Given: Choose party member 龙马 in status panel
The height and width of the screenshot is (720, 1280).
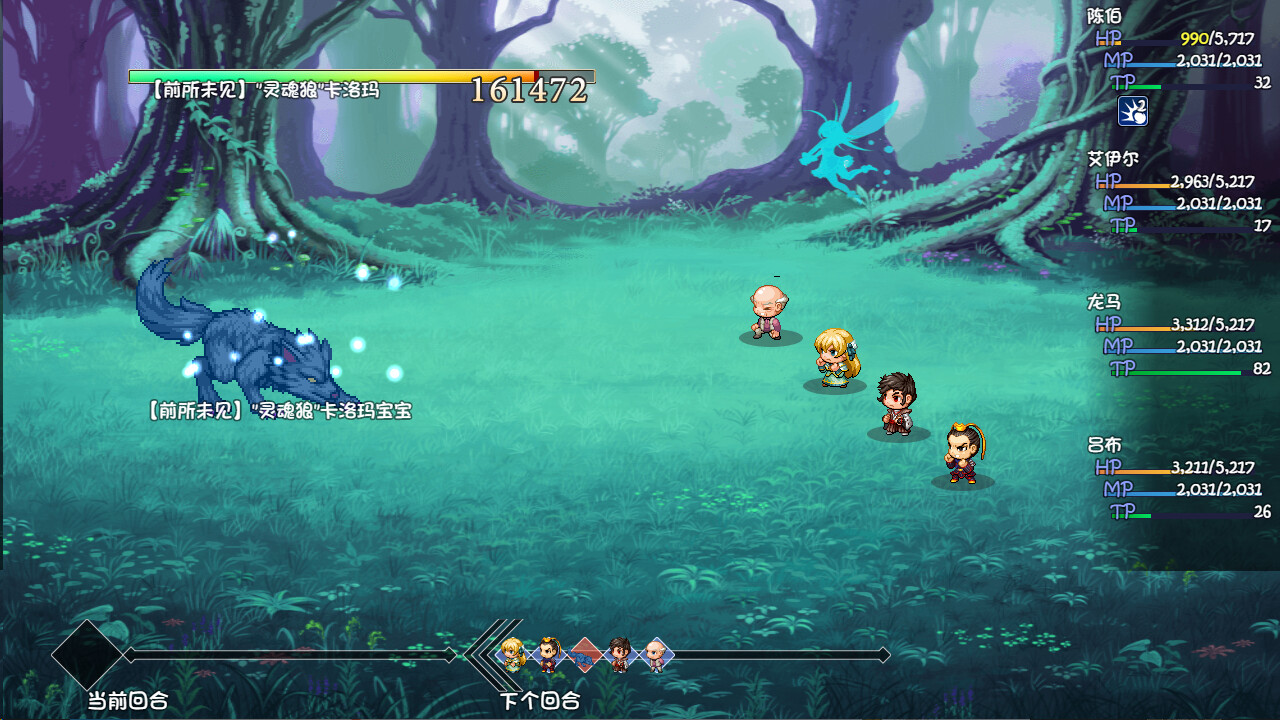Looking at the screenshot, I should [1105, 302].
